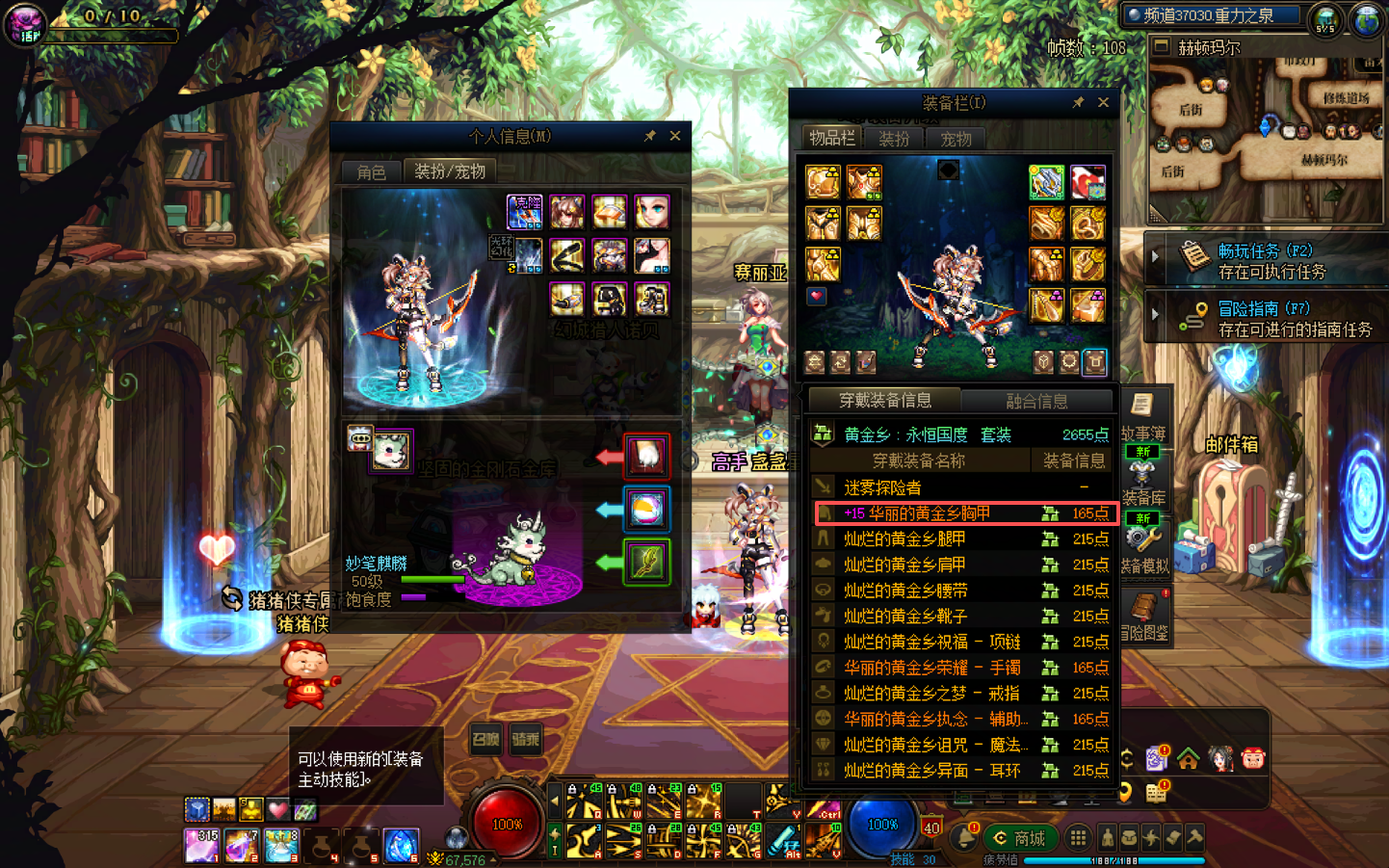
Task: Open the 装扮/宠物 tab
Action: point(449,171)
